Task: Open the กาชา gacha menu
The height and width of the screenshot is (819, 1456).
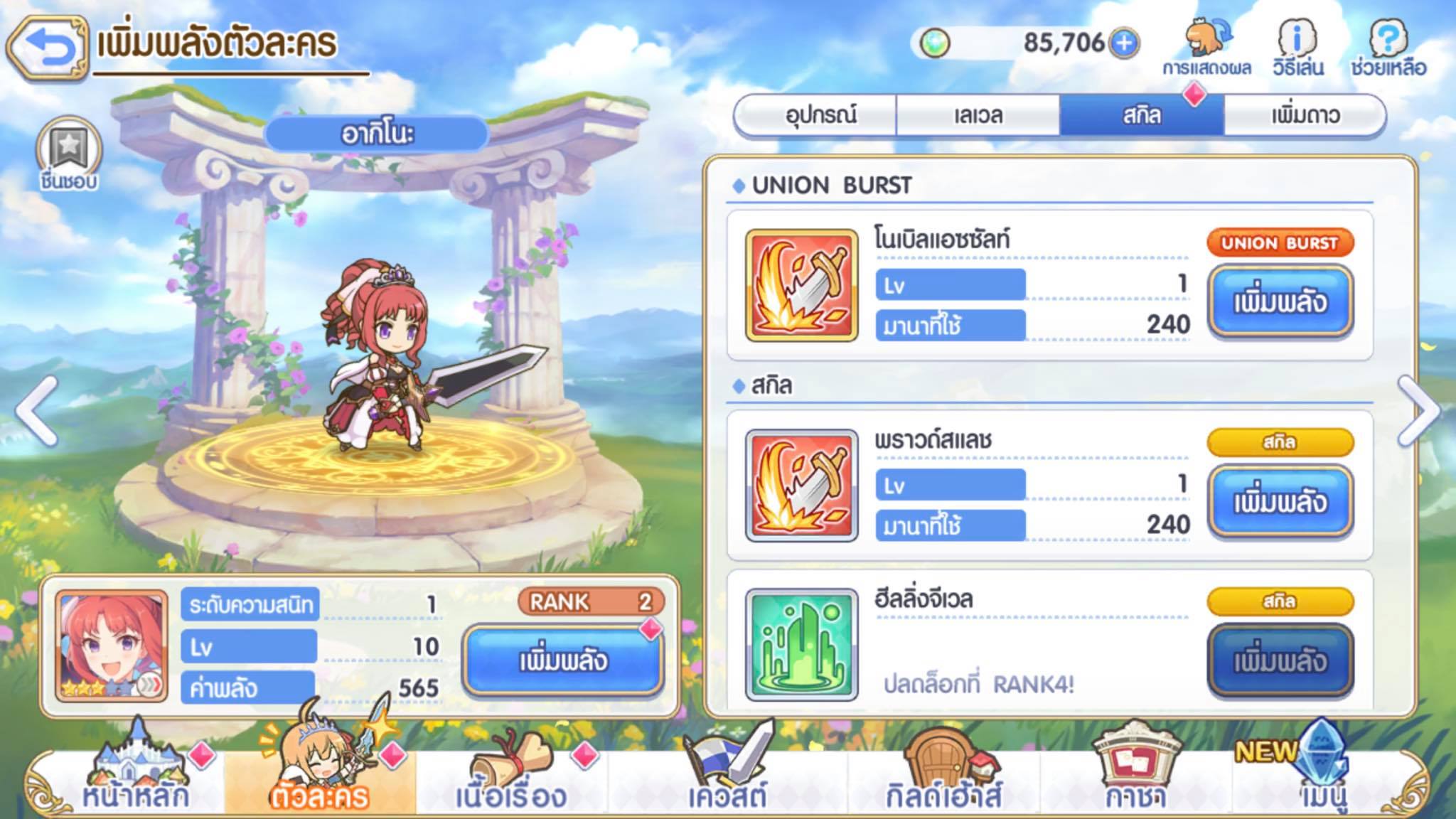Action: pyautogui.click(x=1135, y=778)
